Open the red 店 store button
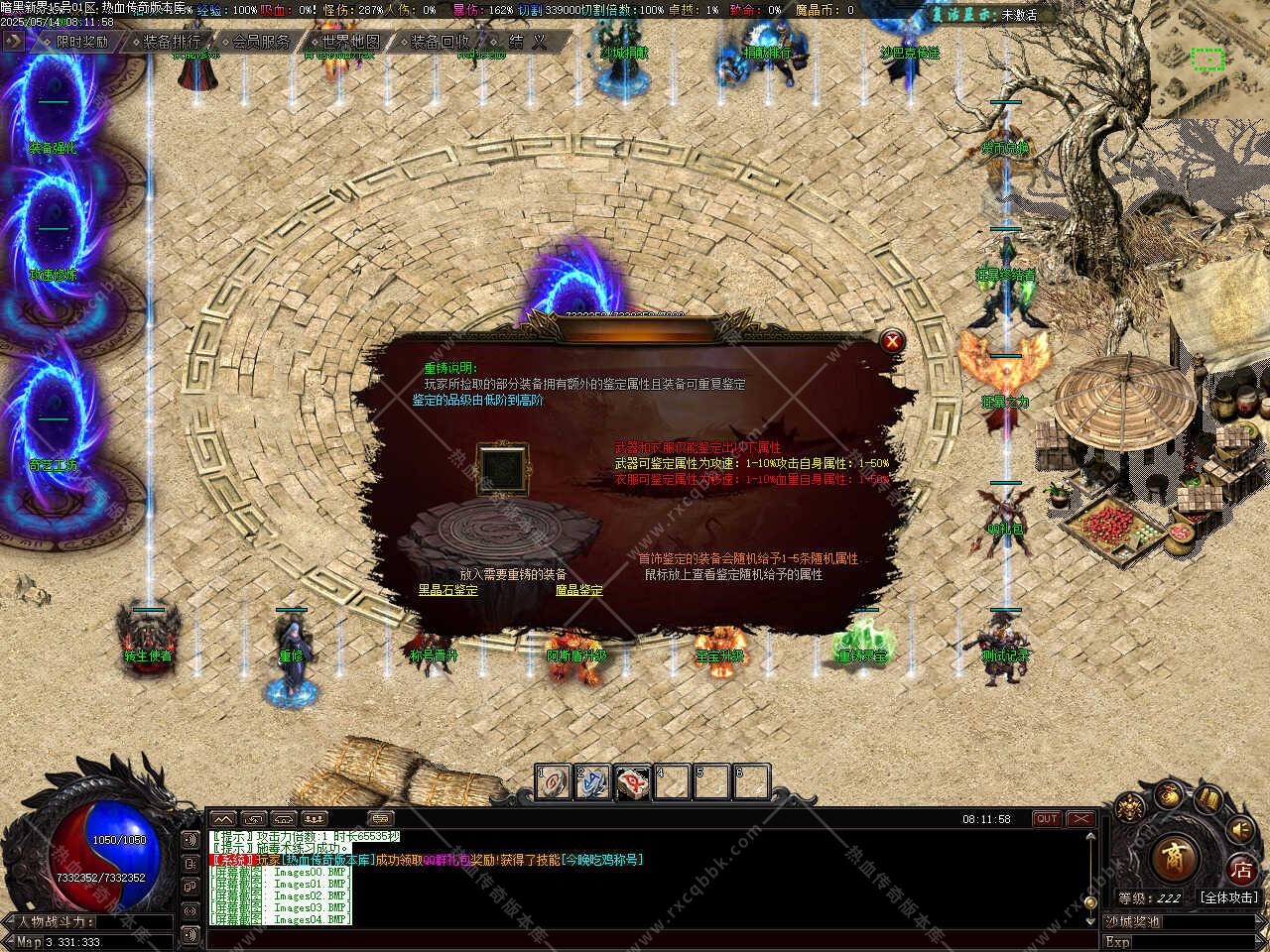1270x952 pixels. point(1241,870)
